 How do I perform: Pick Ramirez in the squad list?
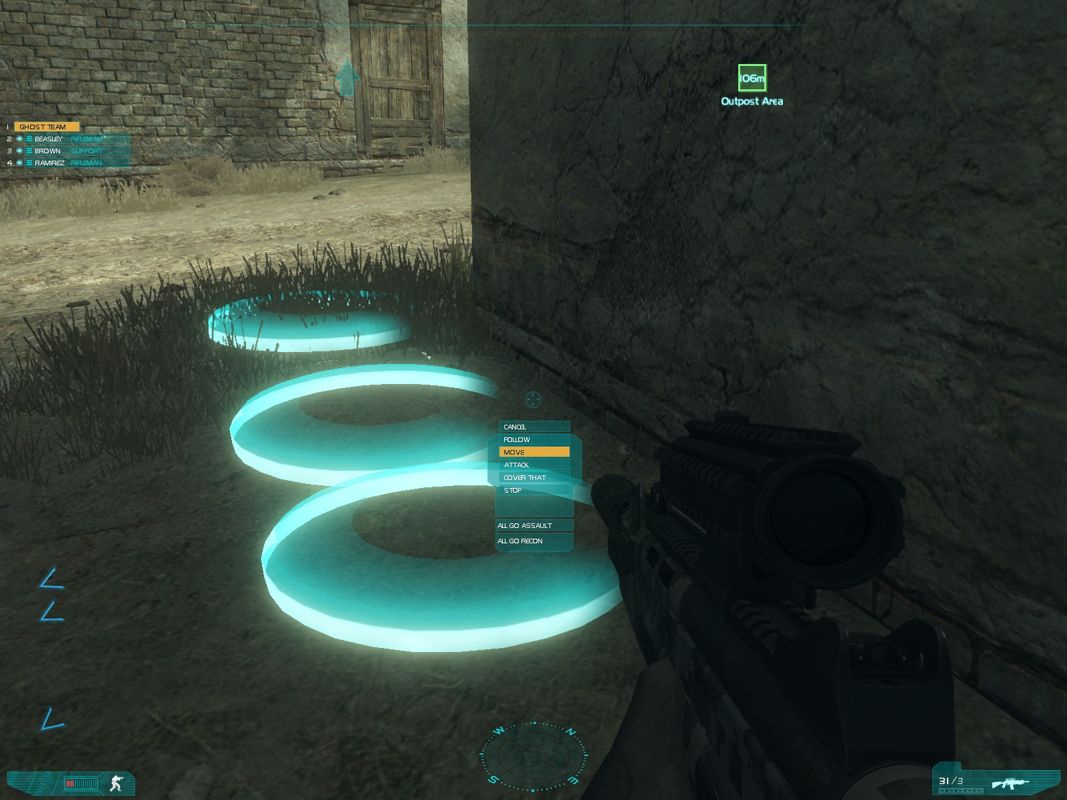(x=50, y=162)
